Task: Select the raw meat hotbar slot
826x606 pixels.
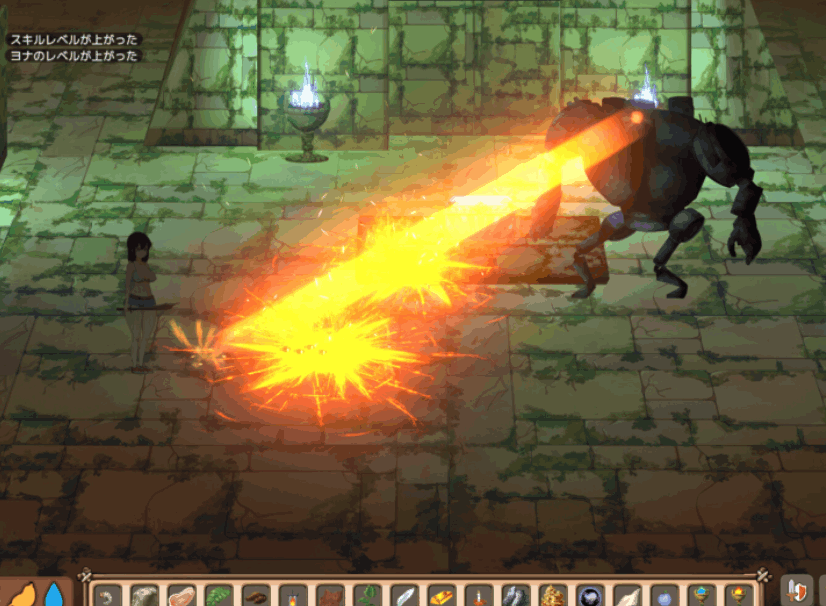Action: click(x=181, y=597)
